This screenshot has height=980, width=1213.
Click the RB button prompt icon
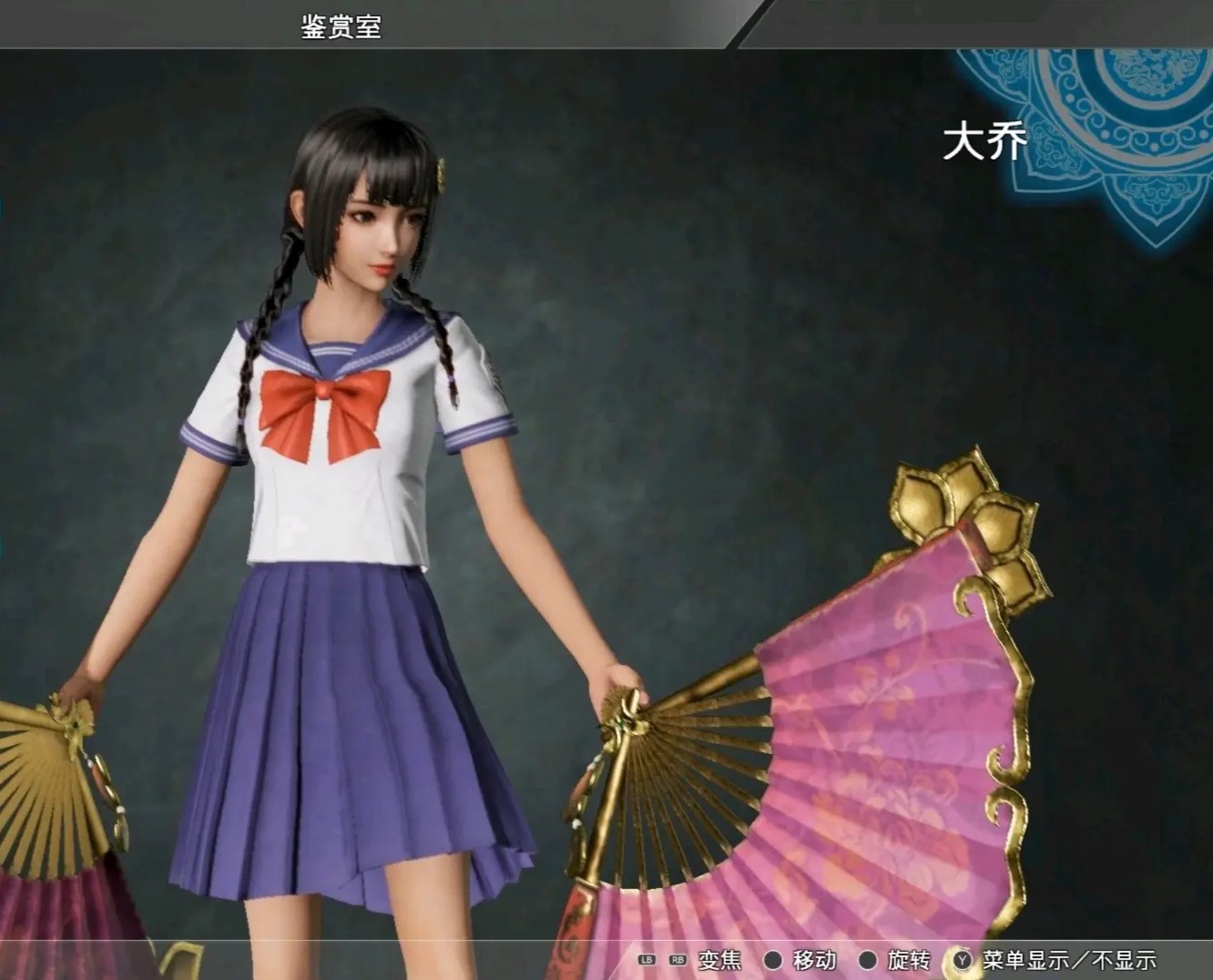[x=678, y=958]
